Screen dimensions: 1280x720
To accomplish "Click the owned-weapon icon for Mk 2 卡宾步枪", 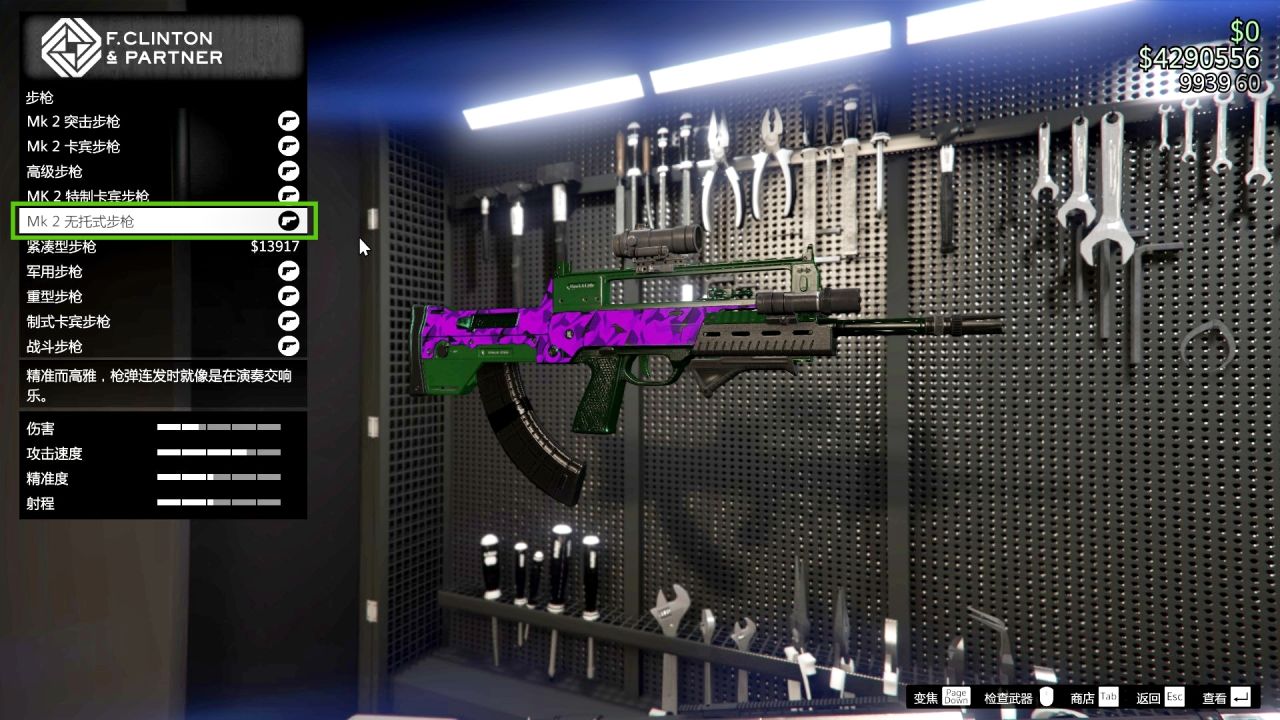I will 289,146.
